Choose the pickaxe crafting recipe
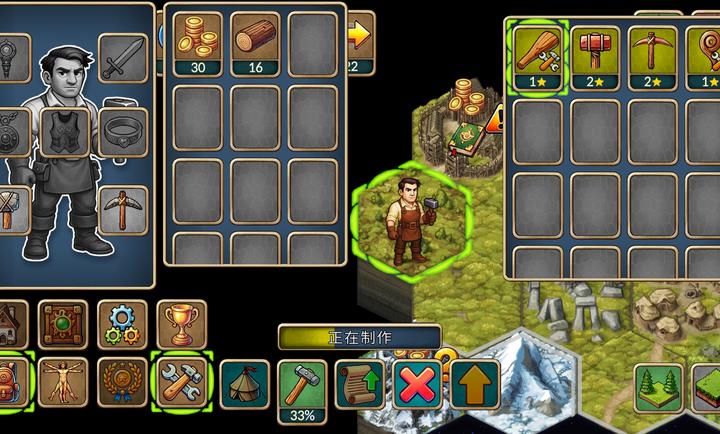720x434 pixels. [653, 54]
